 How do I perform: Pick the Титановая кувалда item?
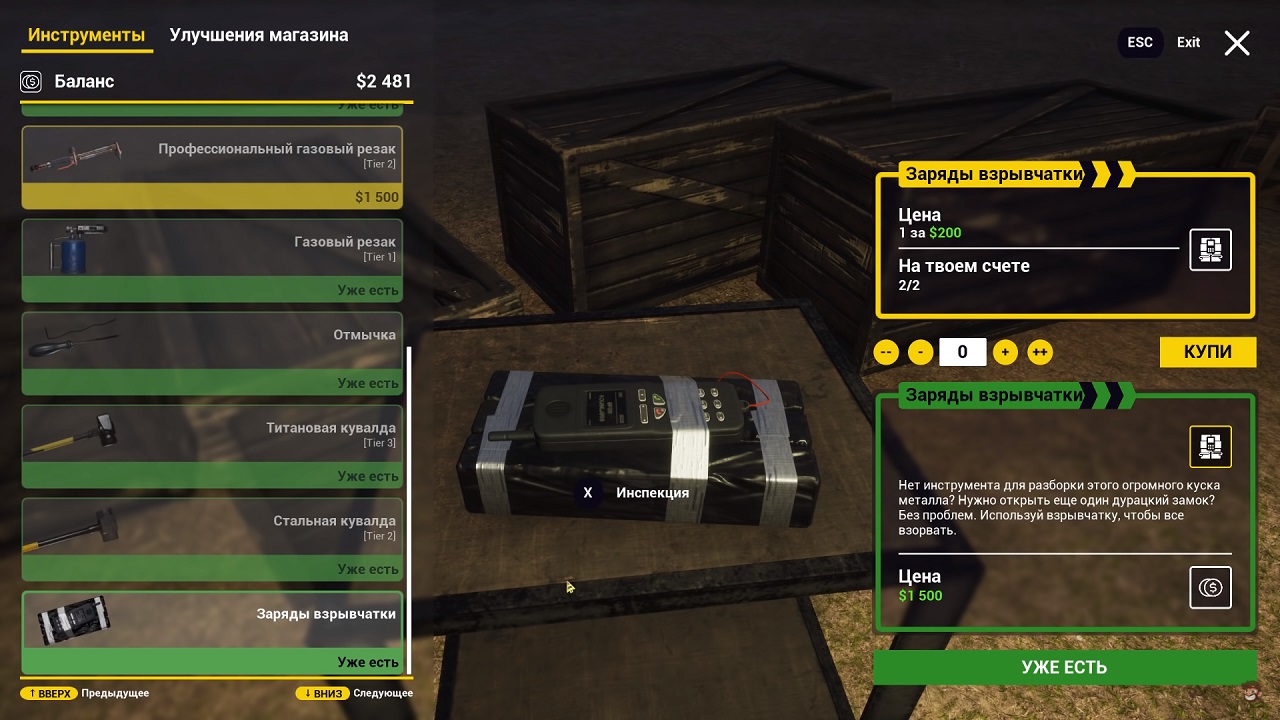[x=212, y=446]
